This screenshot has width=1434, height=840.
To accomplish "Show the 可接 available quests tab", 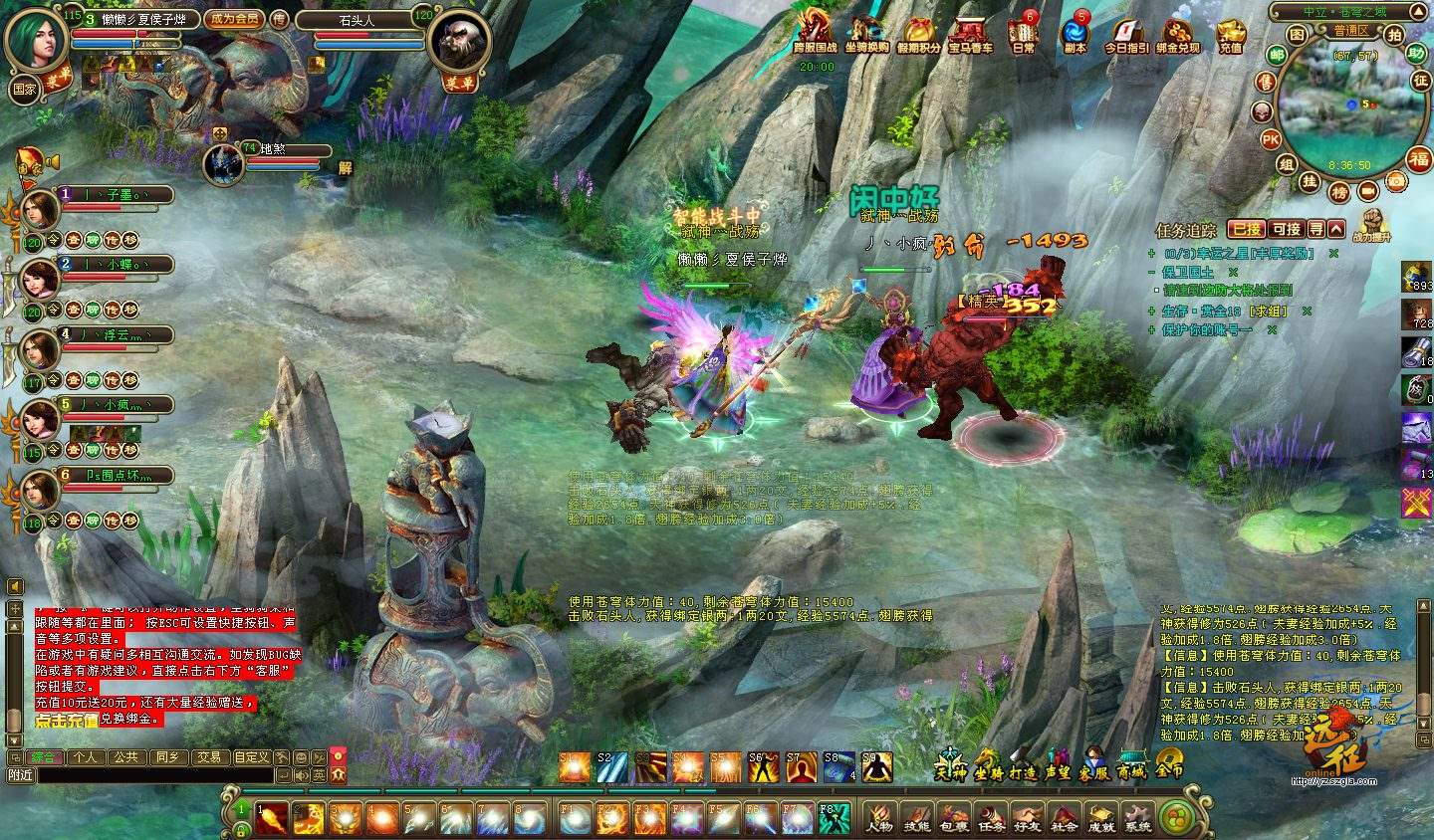I will click(1287, 229).
